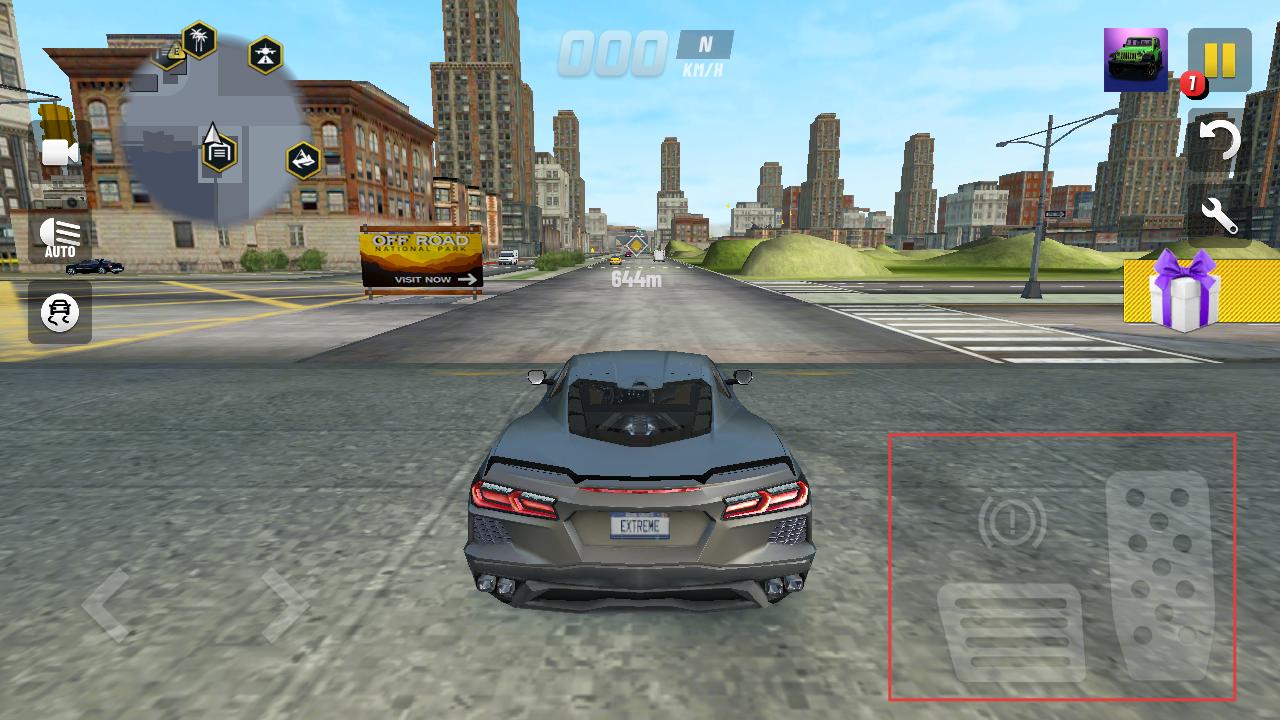Select the mountain off-road marker on minimap
This screenshot has width=1280, height=720.
coord(303,160)
